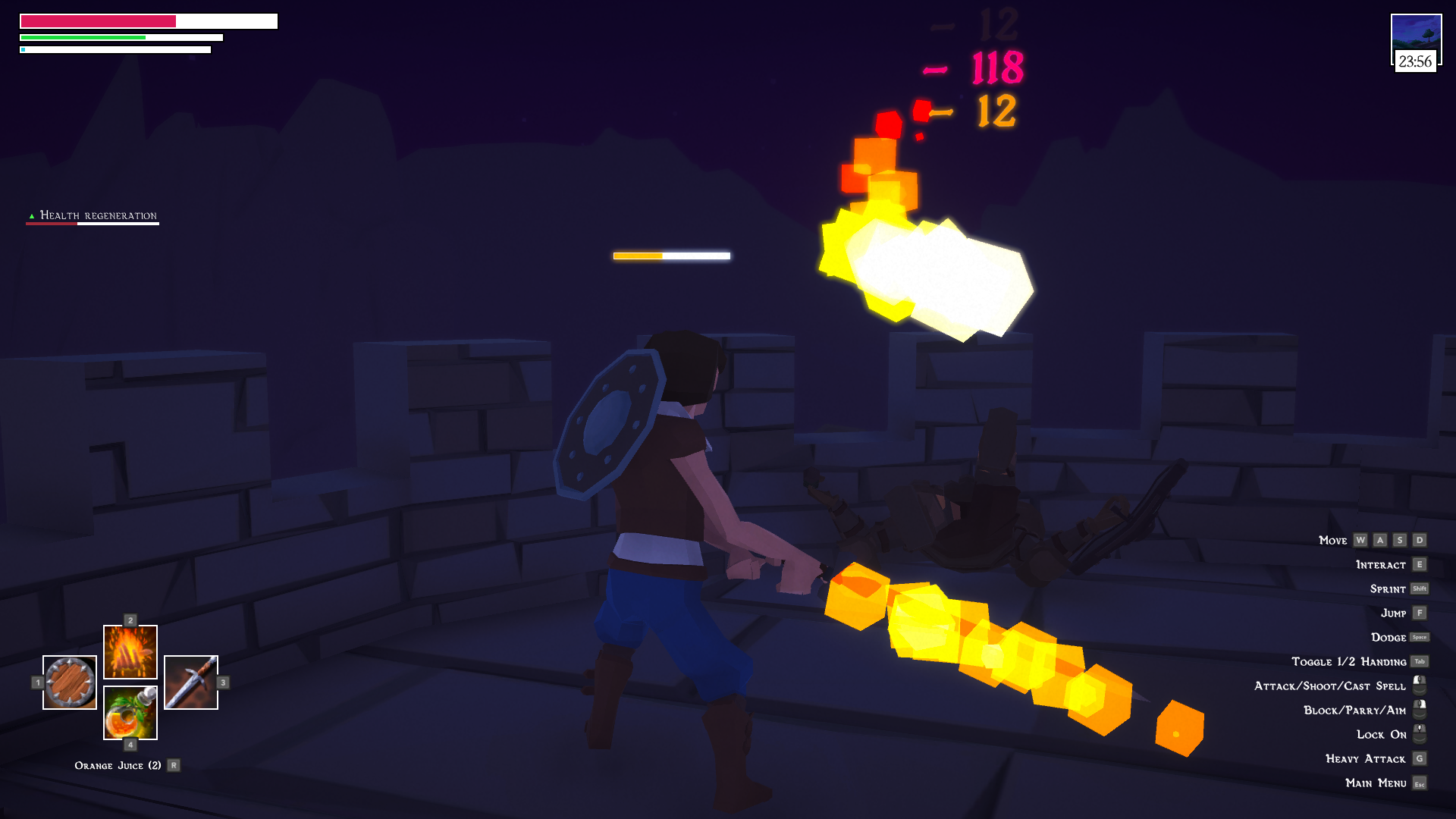
Task: Click the Heavy Attack binding label
Action: point(1365,758)
